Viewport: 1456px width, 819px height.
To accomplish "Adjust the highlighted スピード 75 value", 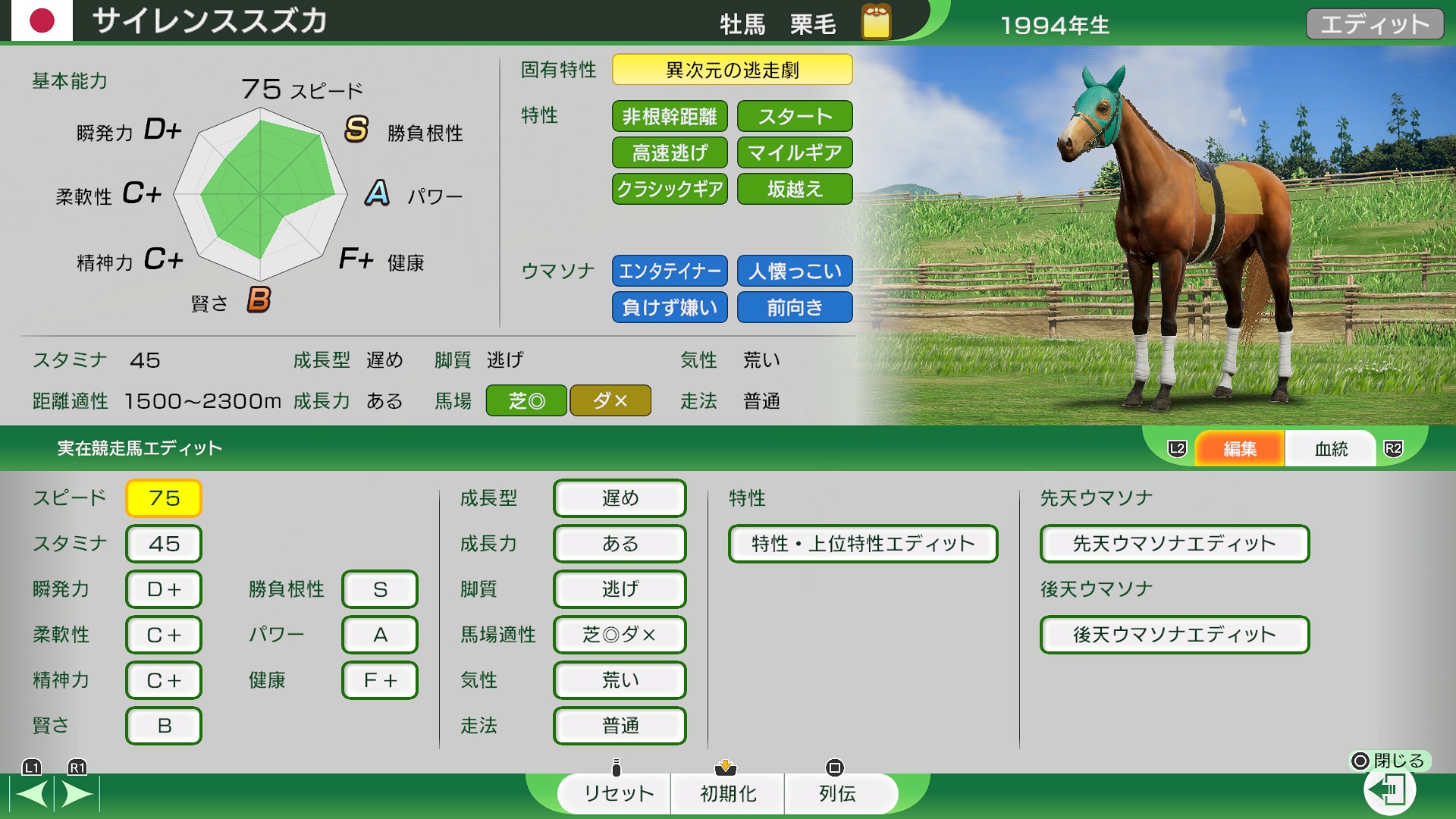I will click(163, 498).
